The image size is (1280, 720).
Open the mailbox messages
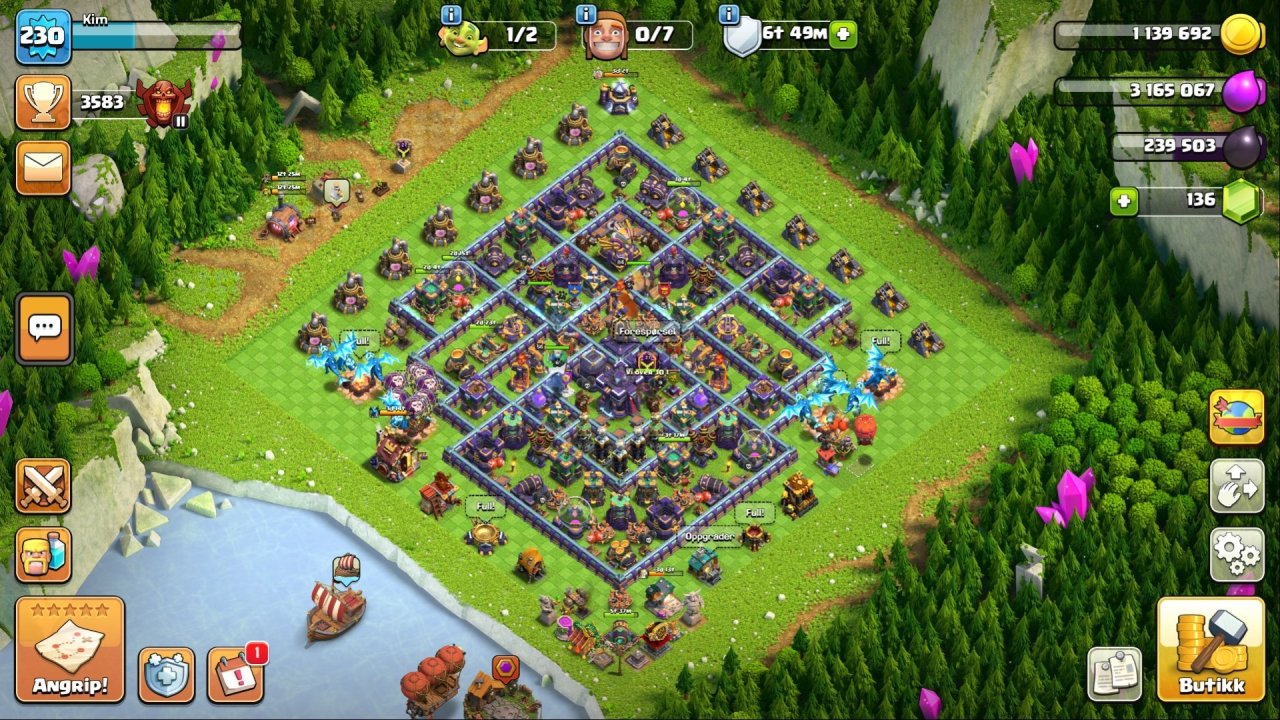pyautogui.click(x=43, y=168)
